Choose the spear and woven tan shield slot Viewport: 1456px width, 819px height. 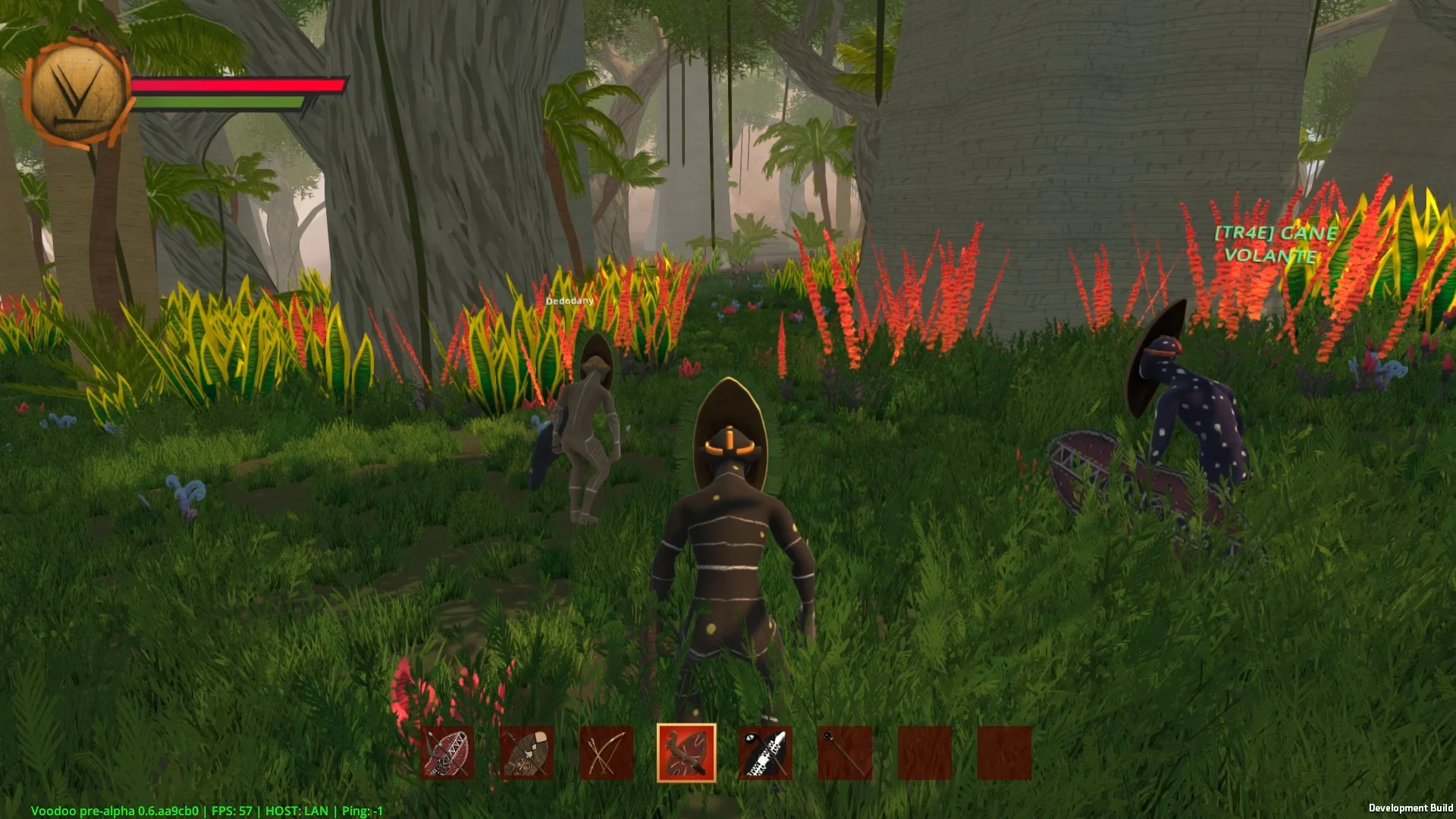[x=527, y=753]
